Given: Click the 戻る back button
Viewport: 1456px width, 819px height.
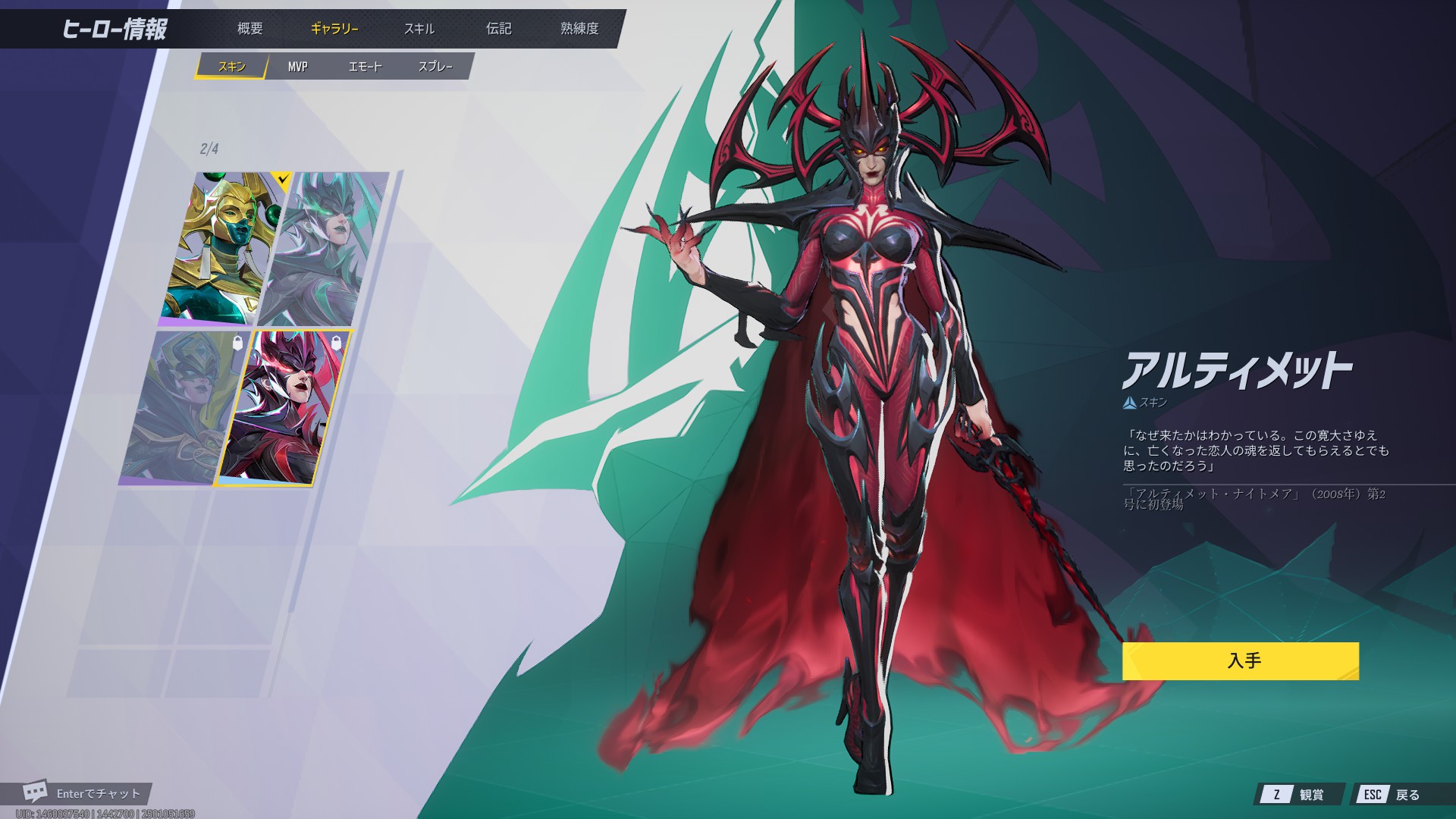Looking at the screenshot, I should 1394,794.
